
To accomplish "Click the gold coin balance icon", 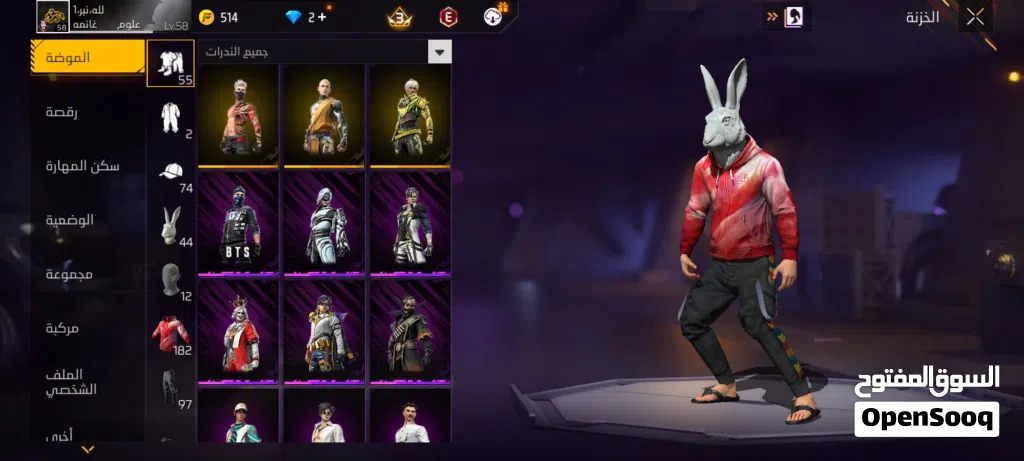I will [206, 17].
